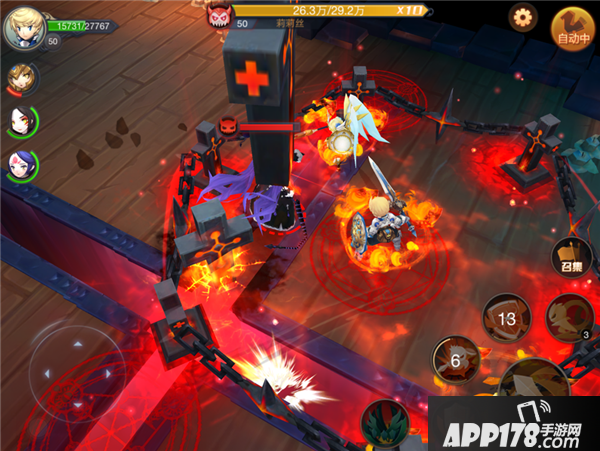Use the skill with 3 charges badge
Viewport: 600px width, 451px height.
[569, 318]
